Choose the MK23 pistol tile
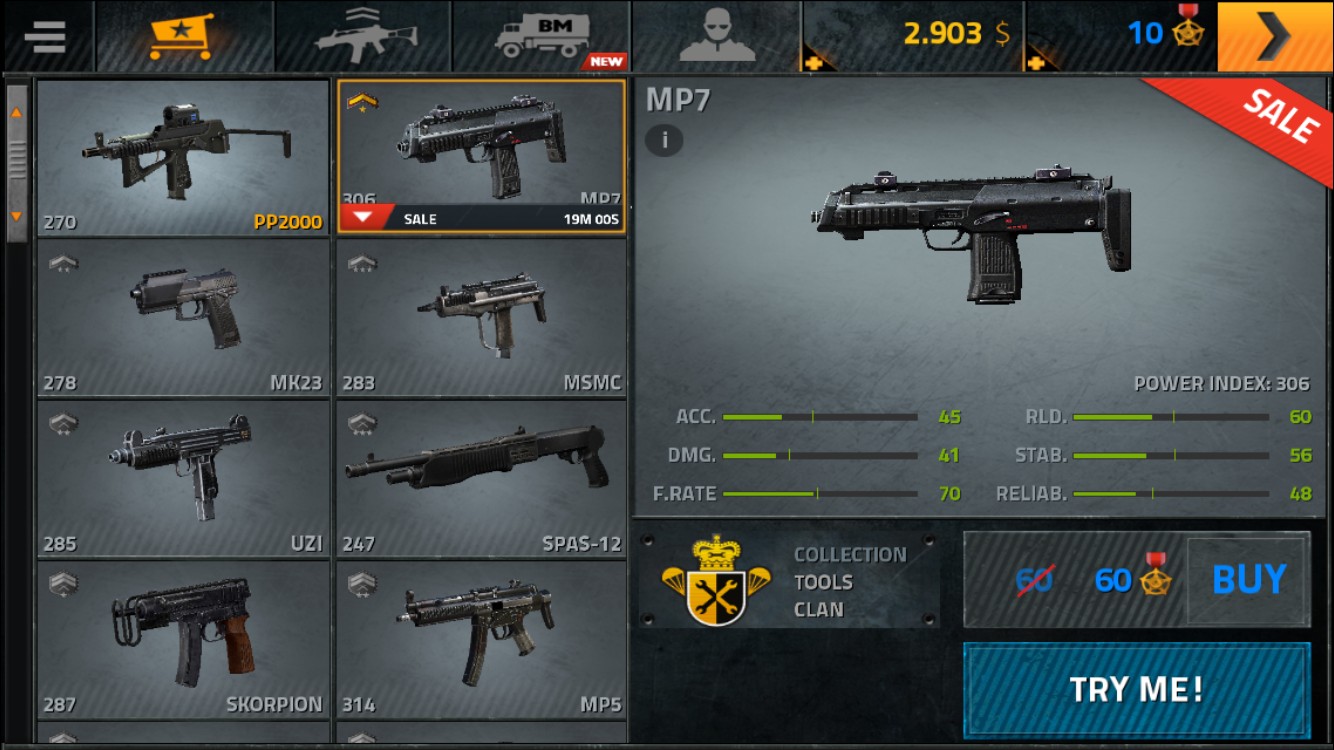The image size is (1334, 750). tap(183, 318)
